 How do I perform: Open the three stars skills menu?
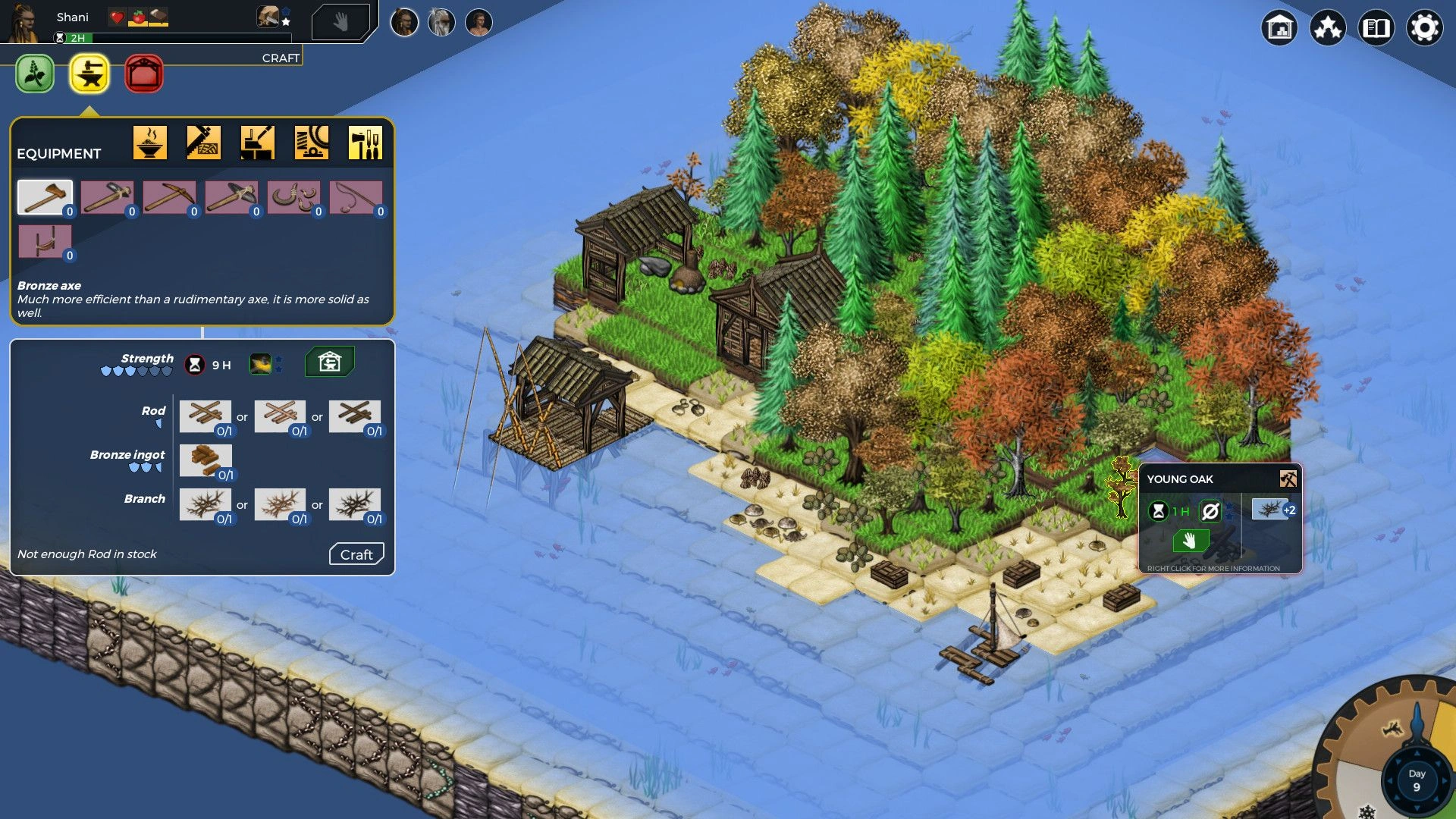[x=1328, y=28]
